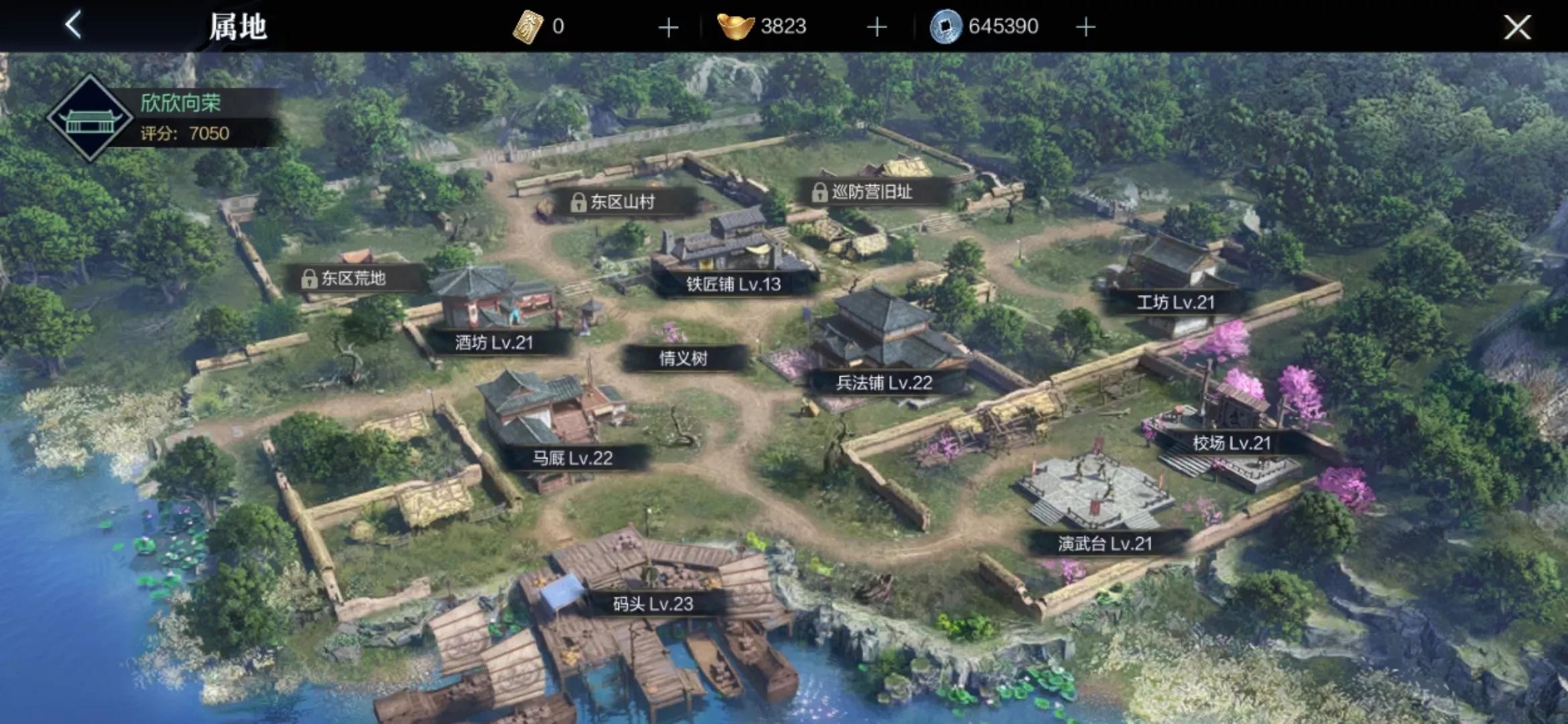Open the 欣欣向荣 territory rating badge
The image size is (1568, 724).
pyautogui.click(x=90, y=119)
